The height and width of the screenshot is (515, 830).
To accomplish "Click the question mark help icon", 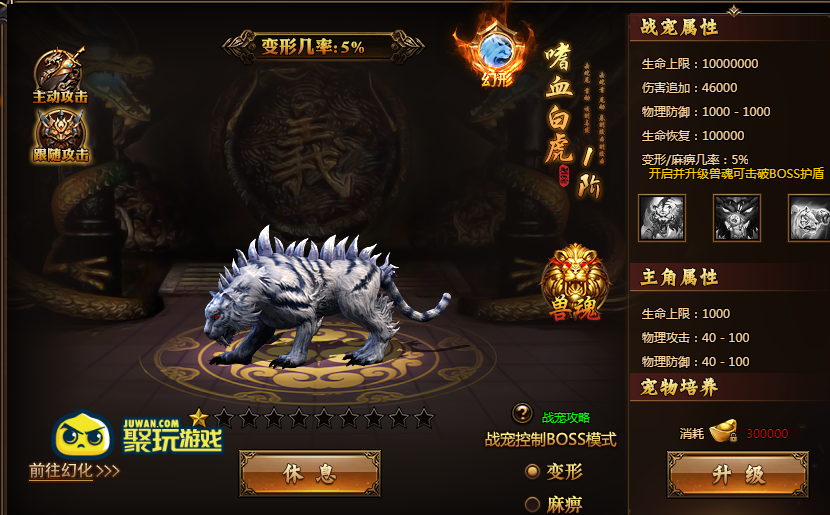I will click(522, 414).
